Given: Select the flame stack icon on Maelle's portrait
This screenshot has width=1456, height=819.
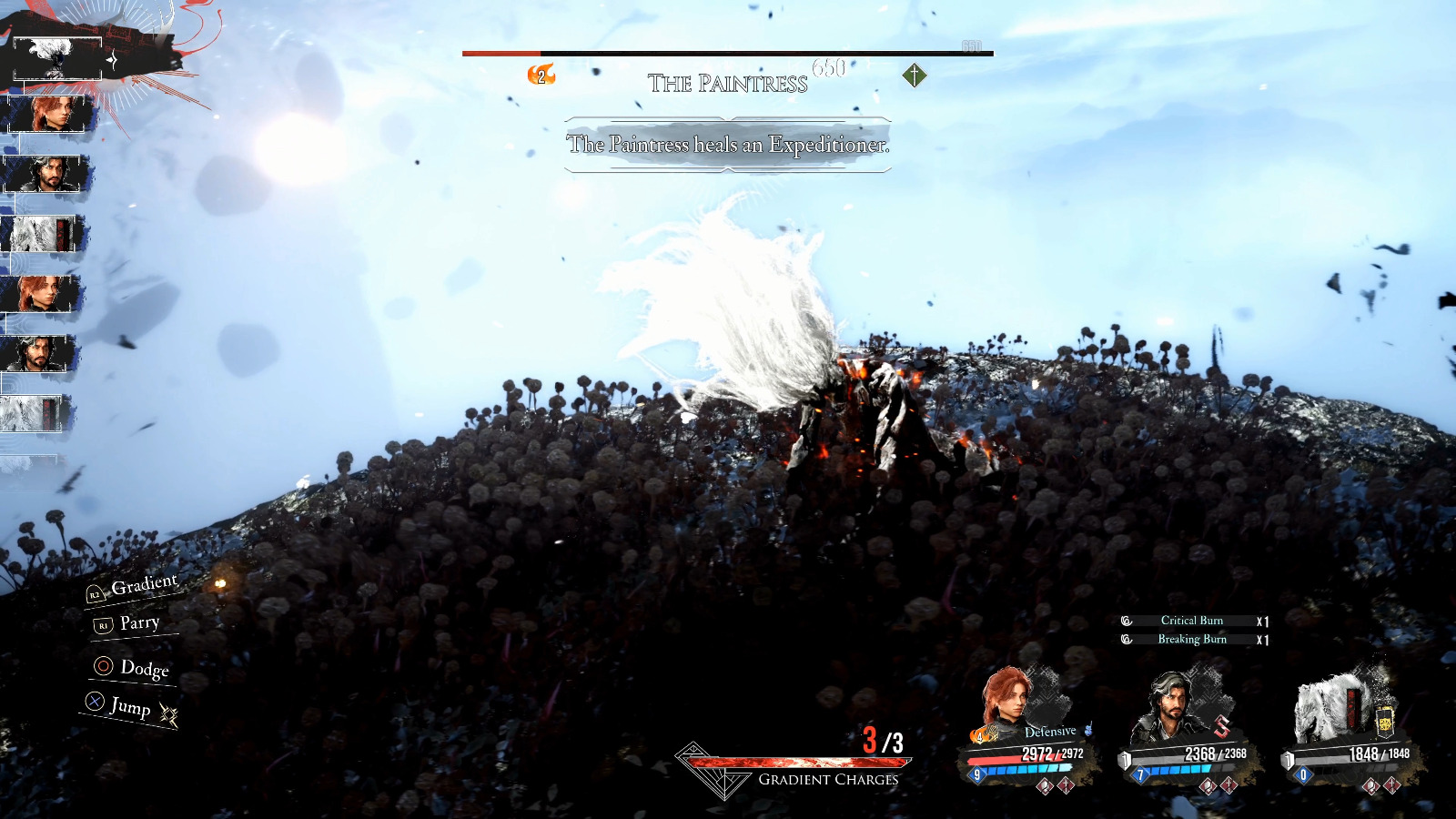Looking at the screenshot, I should [981, 734].
